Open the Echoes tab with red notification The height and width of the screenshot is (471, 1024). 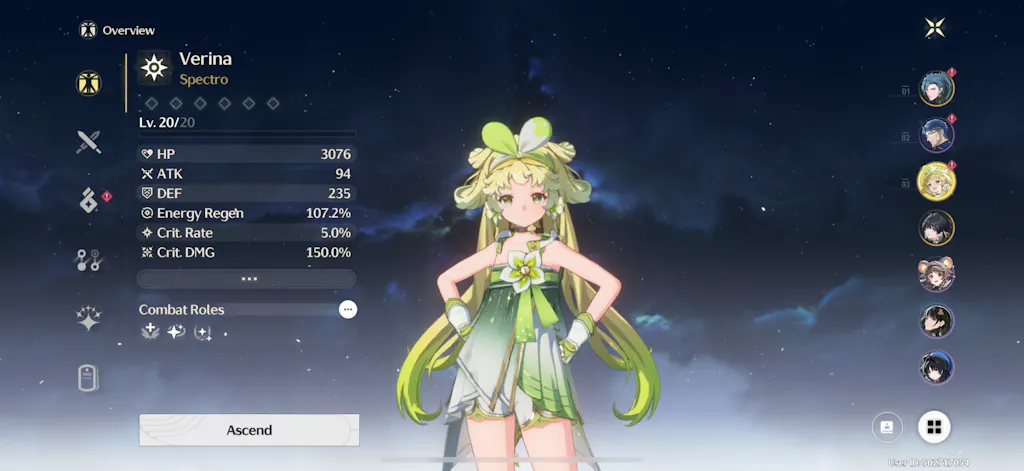[89, 200]
